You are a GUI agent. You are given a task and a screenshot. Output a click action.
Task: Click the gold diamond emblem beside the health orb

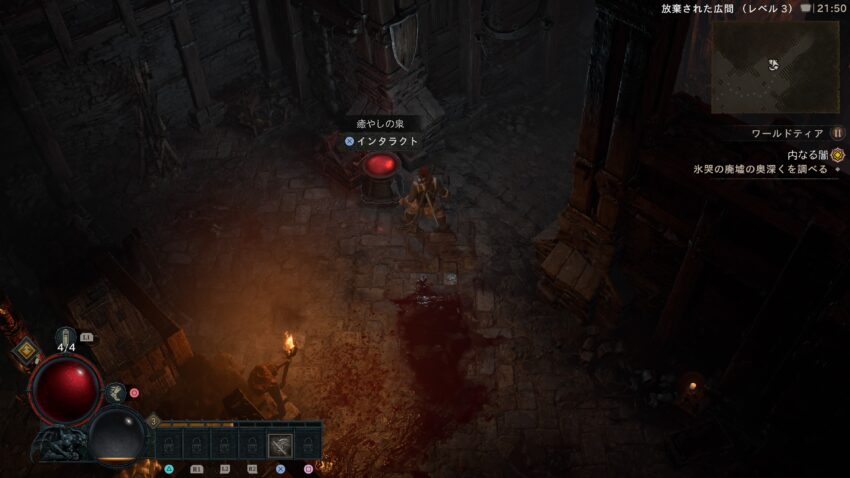(x=25, y=350)
